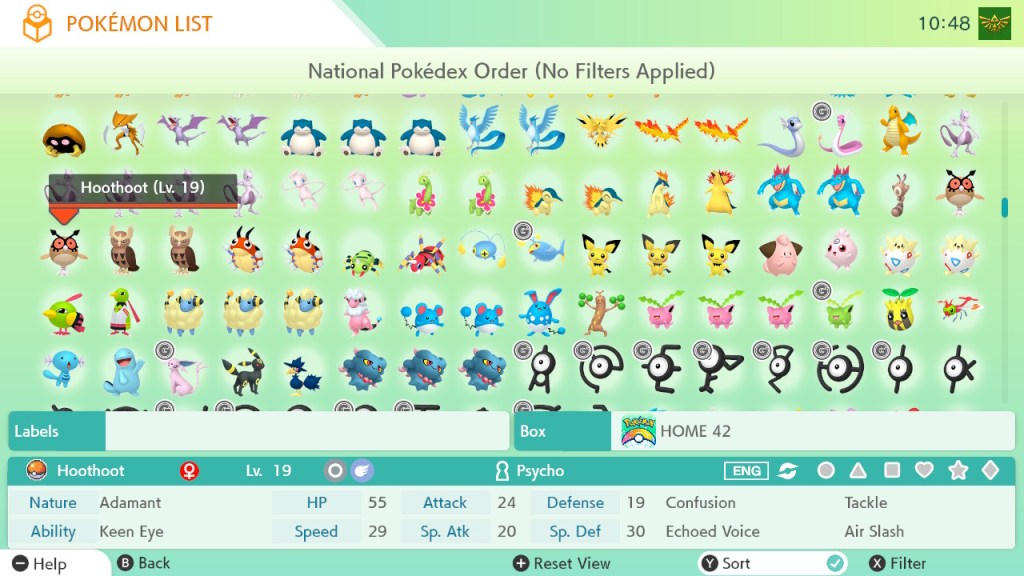Choose the Dragonite tile
The width and height of the screenshot is (1024, 576).
[899, 131]
